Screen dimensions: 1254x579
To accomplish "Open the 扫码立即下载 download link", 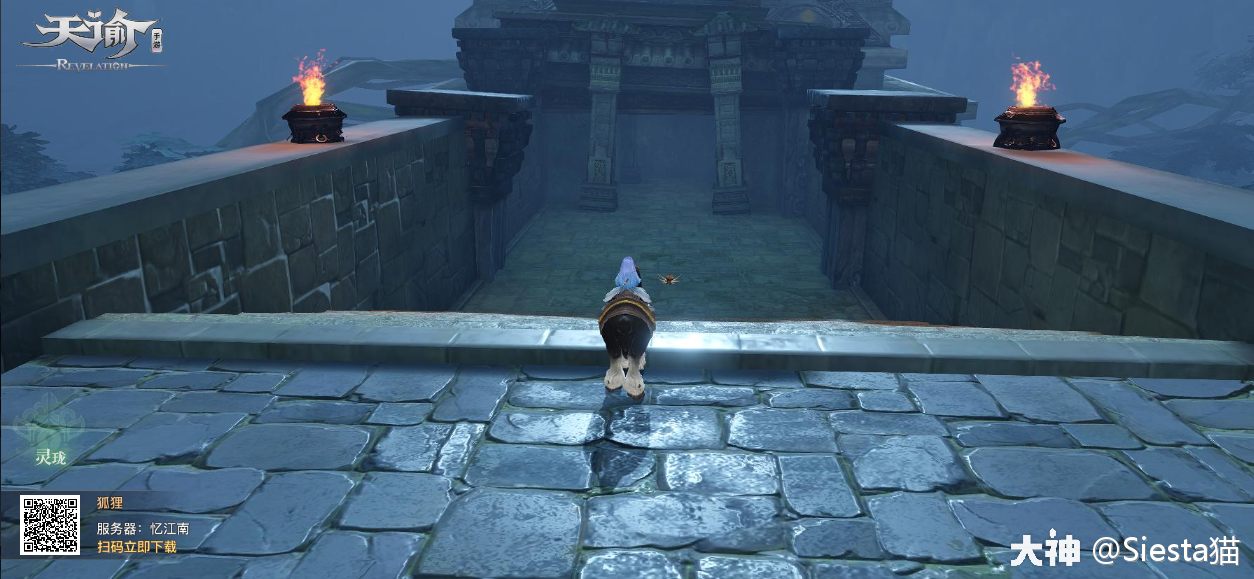I will 136,547.
